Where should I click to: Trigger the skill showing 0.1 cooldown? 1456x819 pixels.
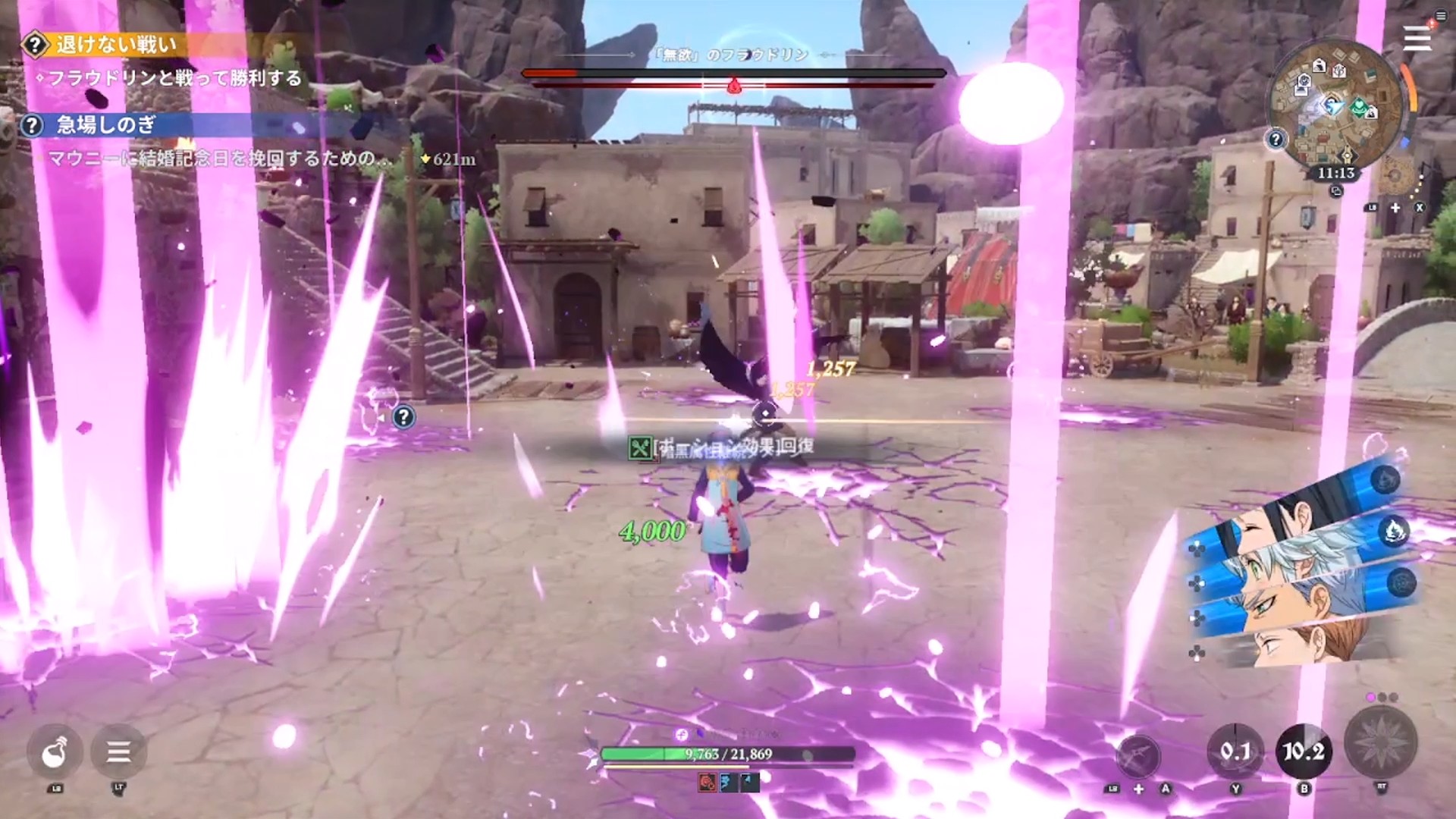click(1235, 752)
